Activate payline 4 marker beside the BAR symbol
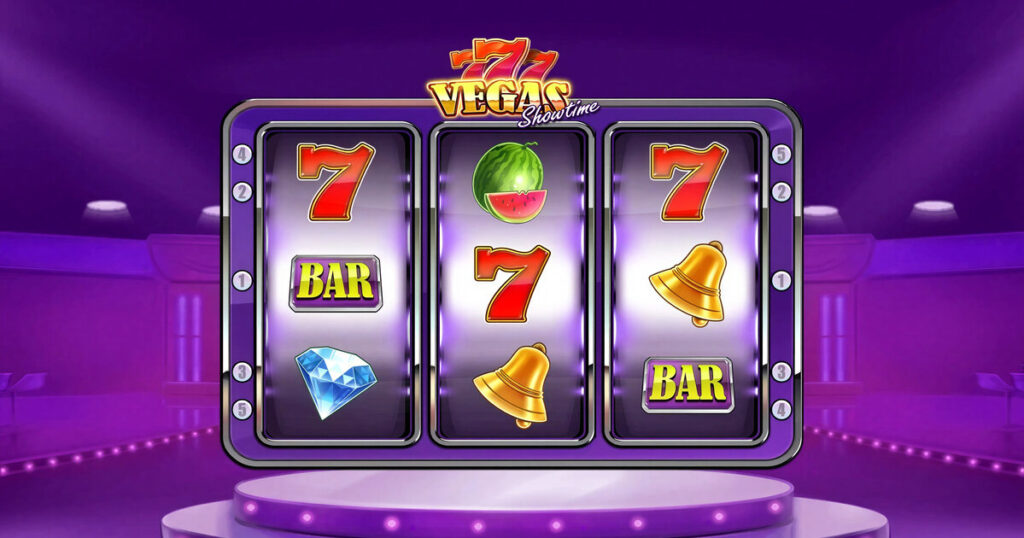This screenshot has height=538, width=1024. pyautogui.click(x=782, y=409)
